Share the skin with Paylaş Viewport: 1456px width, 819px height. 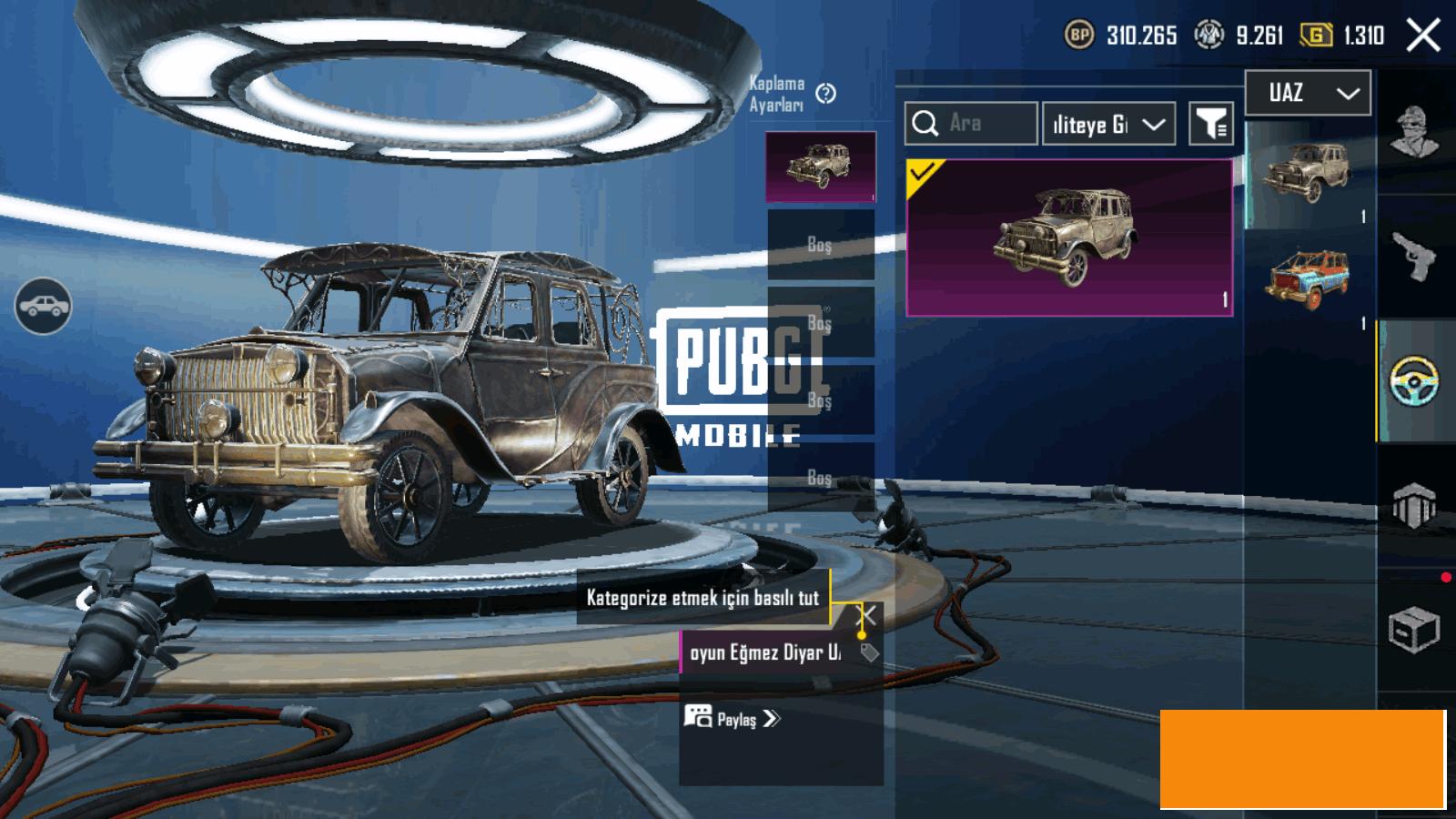733,719
